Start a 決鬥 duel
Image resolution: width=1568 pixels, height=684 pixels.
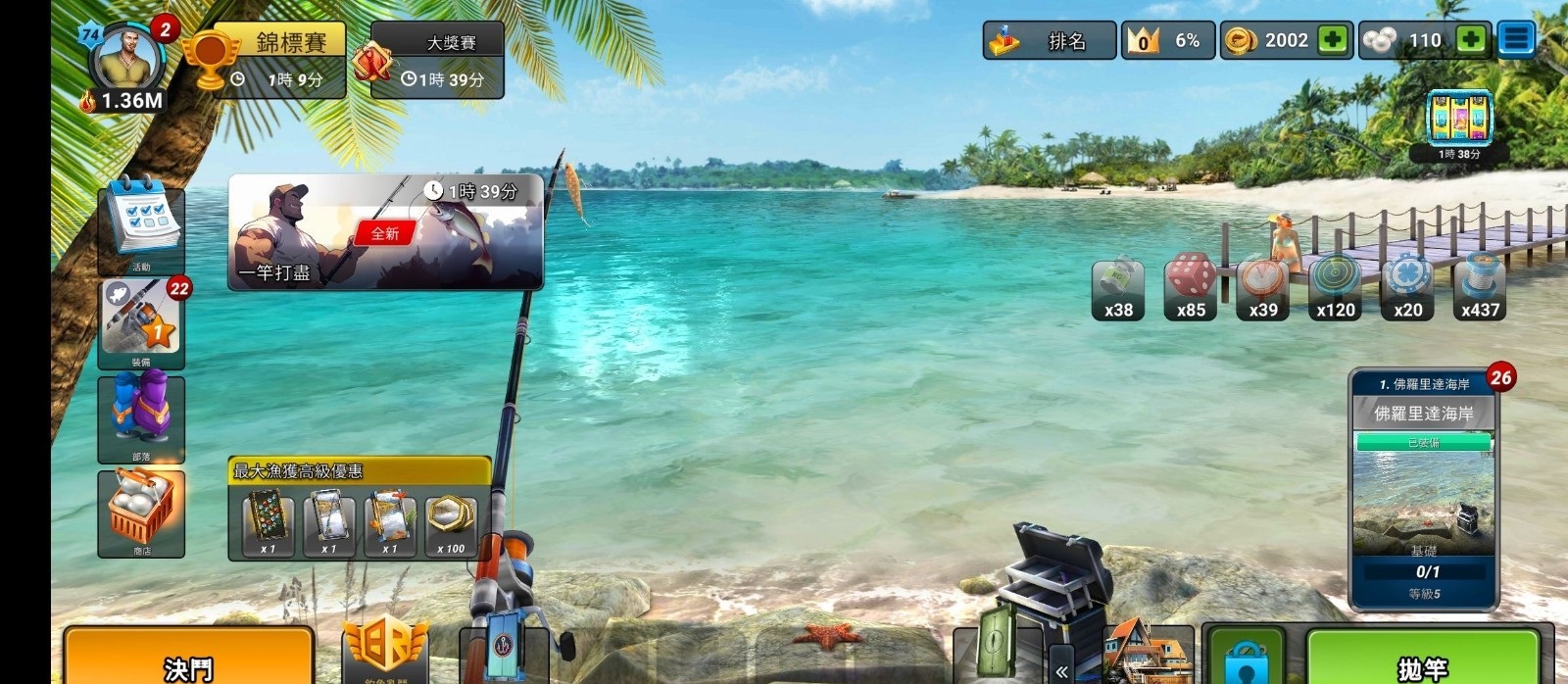click(x=189, y=659)
